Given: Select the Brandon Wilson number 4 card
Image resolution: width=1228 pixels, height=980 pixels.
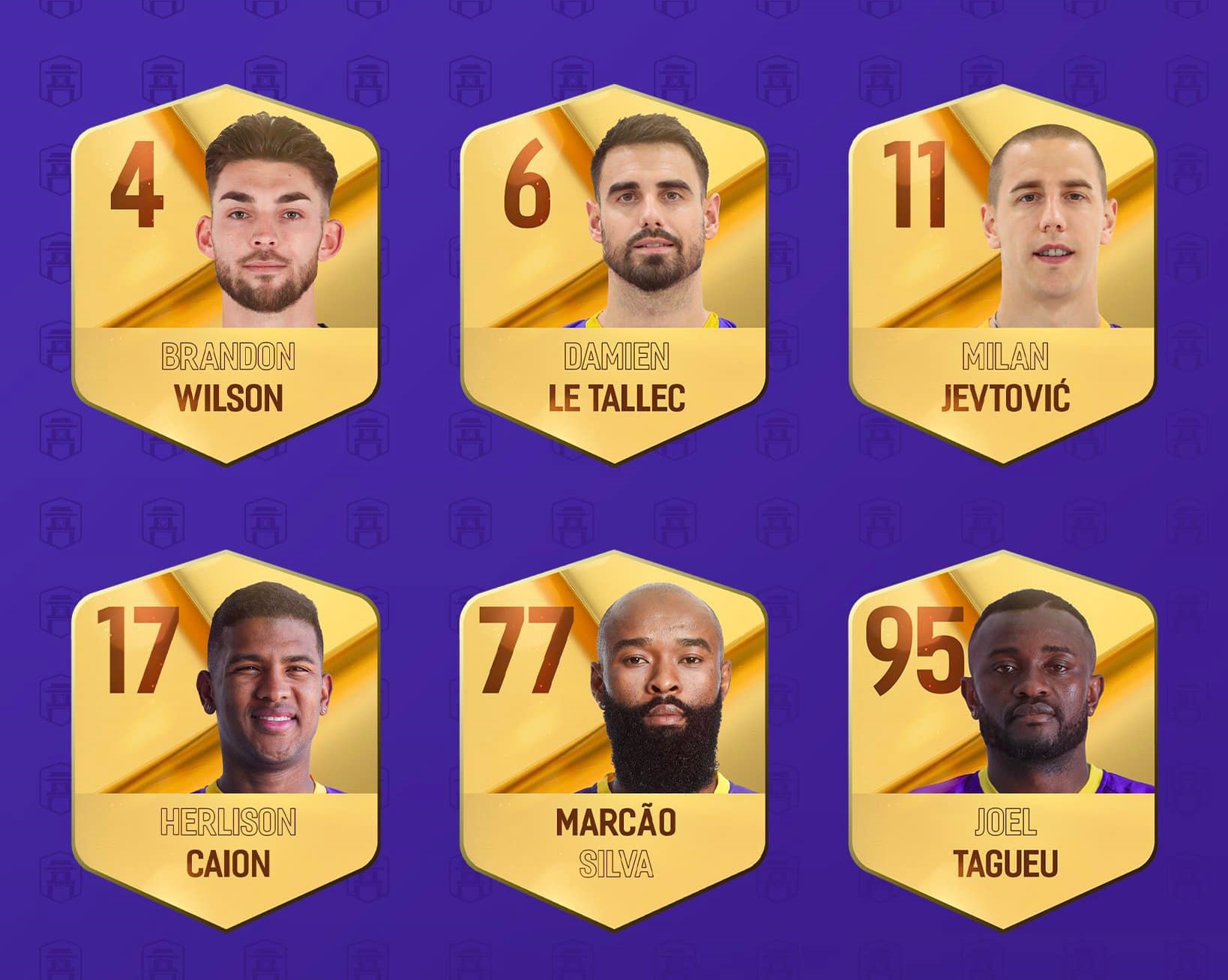Looking at the screenshot, I should click(x=226, y=274).
